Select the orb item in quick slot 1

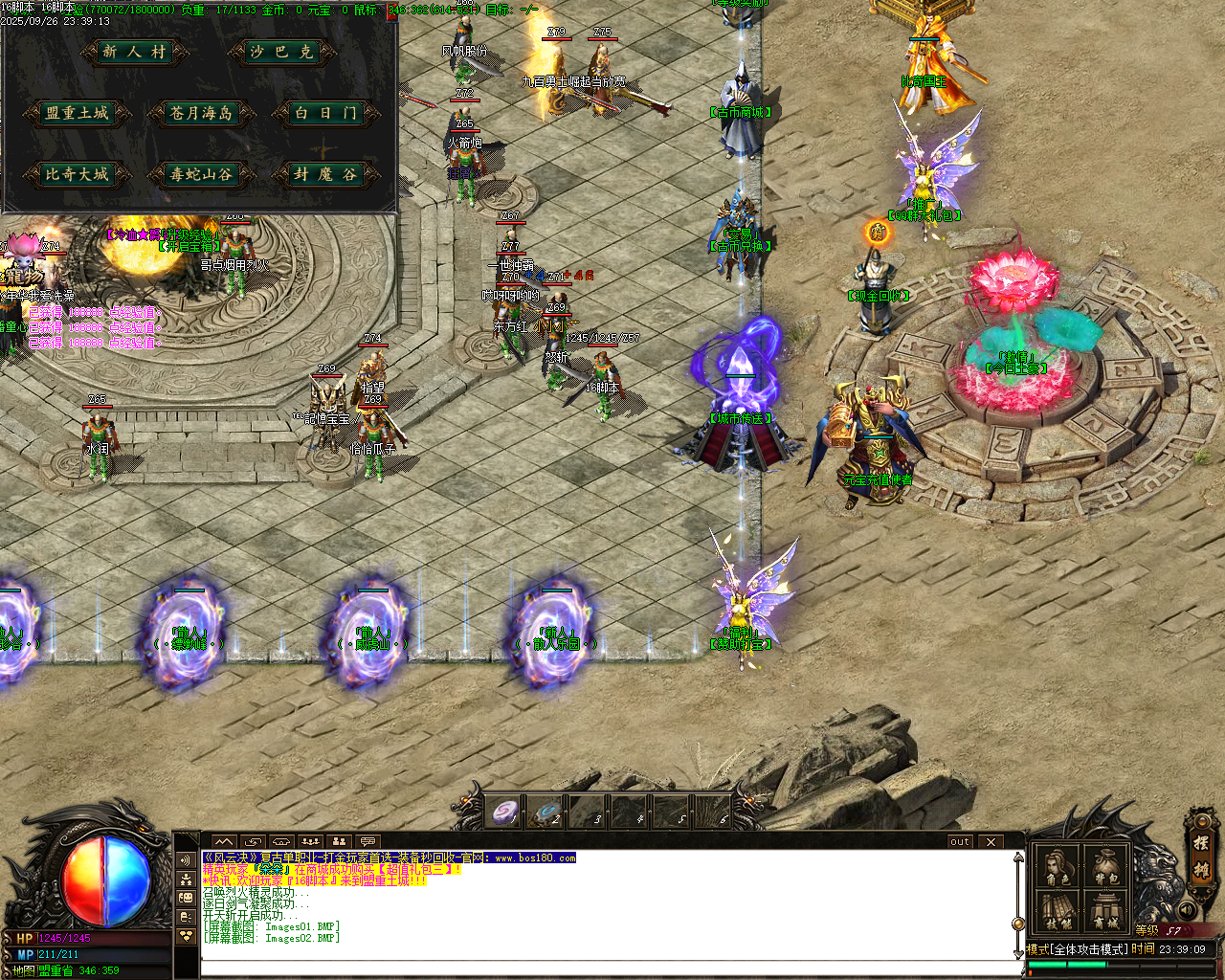pos(504,811)
